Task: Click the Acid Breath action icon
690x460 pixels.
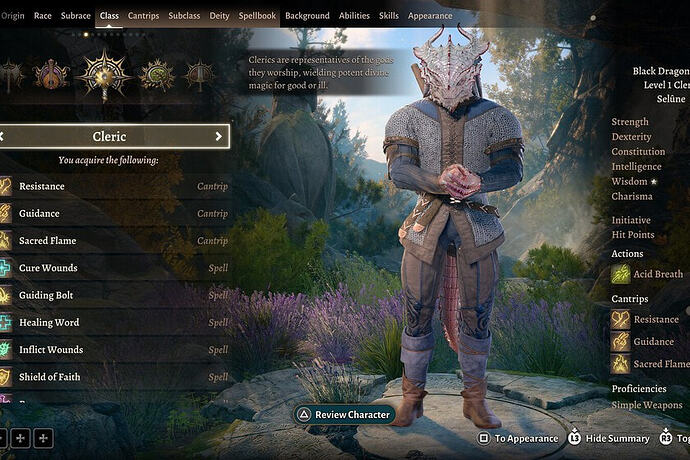Action: [x=621, y=274]
